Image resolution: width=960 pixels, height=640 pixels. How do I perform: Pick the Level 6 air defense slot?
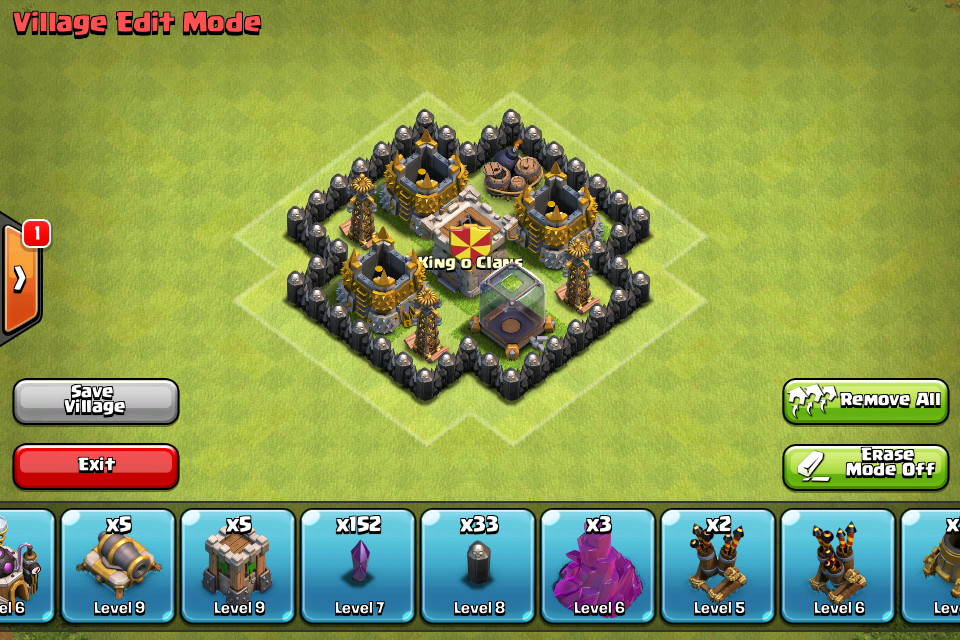click(838, 566)
